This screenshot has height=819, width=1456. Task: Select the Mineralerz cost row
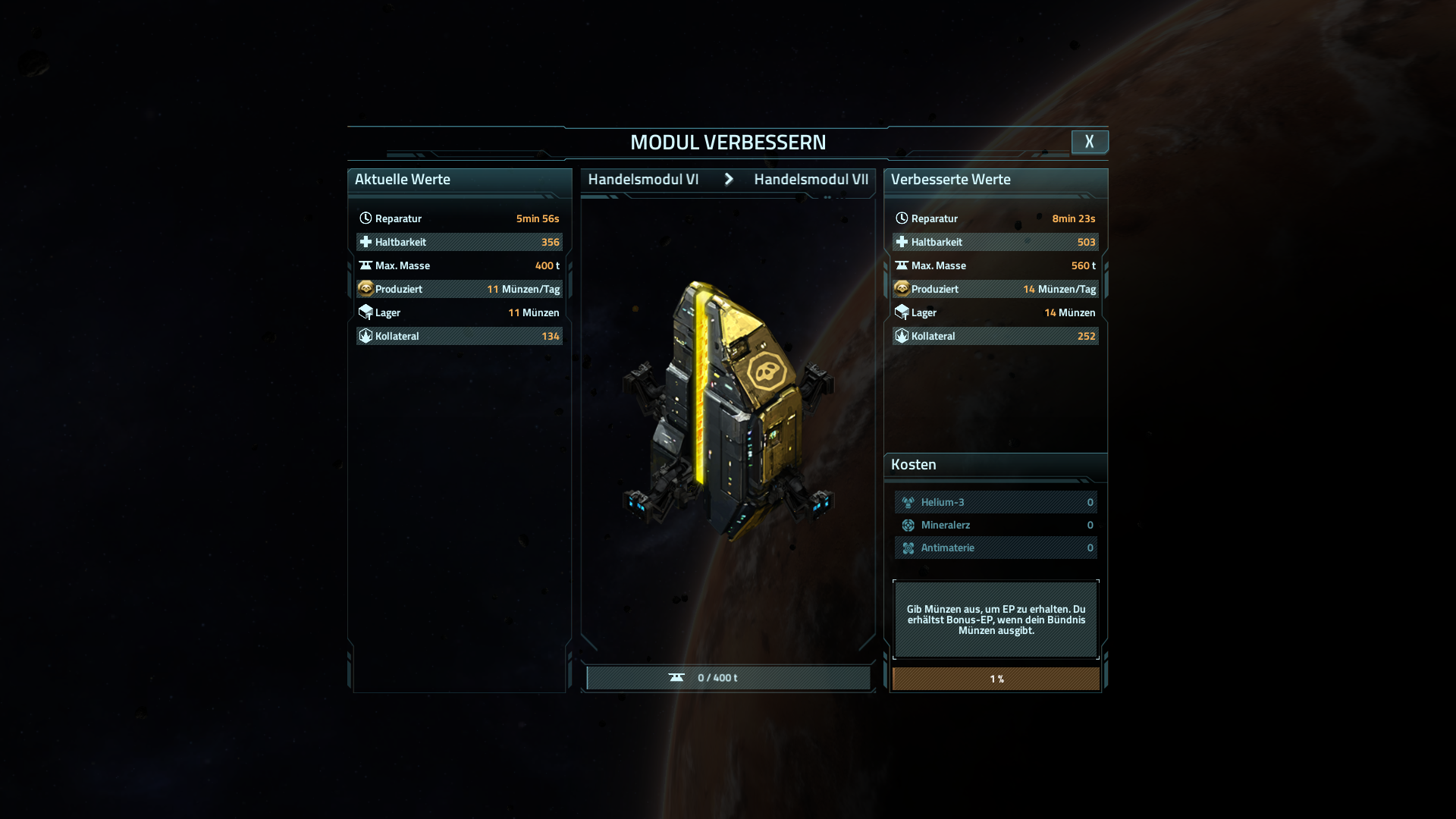(996, 525)
